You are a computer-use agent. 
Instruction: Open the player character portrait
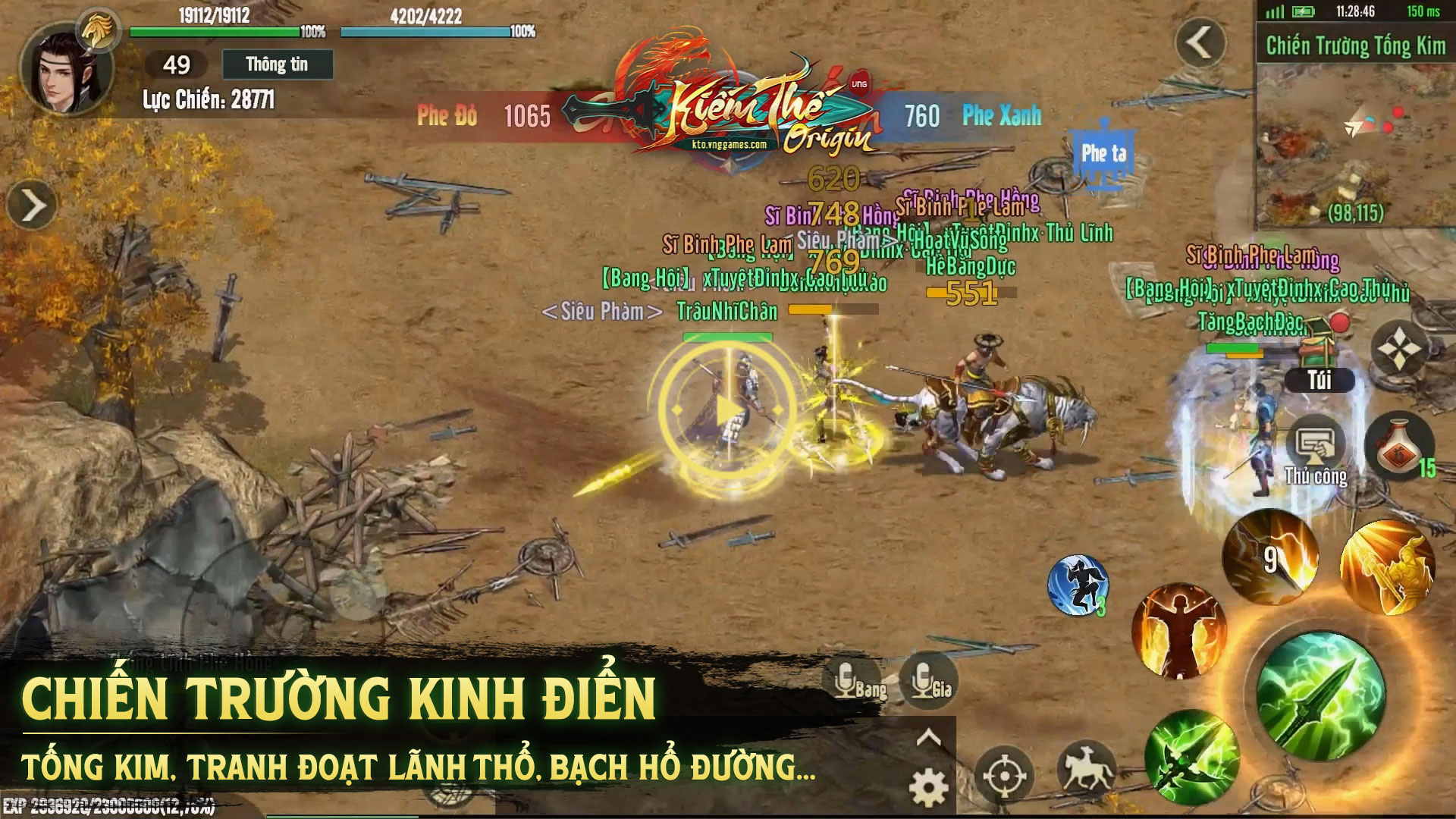click(x=67, y=70)
